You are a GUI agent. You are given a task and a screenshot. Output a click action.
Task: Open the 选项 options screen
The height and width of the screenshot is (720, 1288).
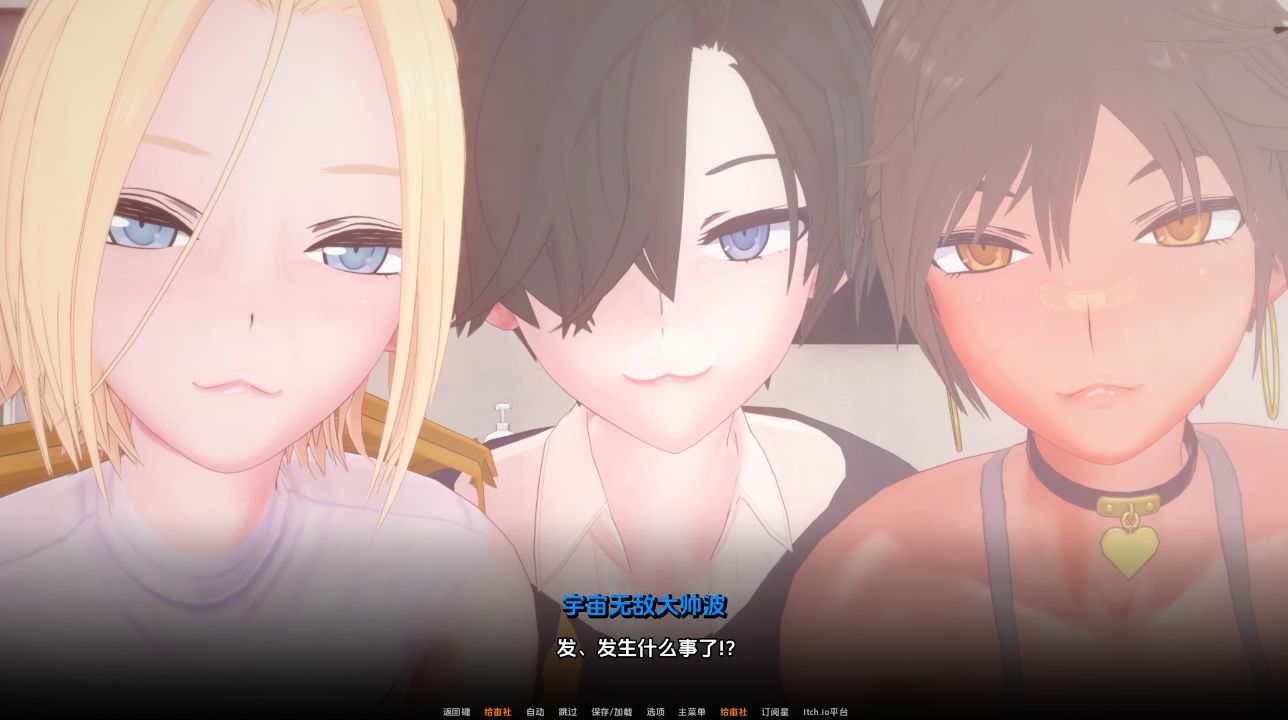pos(655,713)
